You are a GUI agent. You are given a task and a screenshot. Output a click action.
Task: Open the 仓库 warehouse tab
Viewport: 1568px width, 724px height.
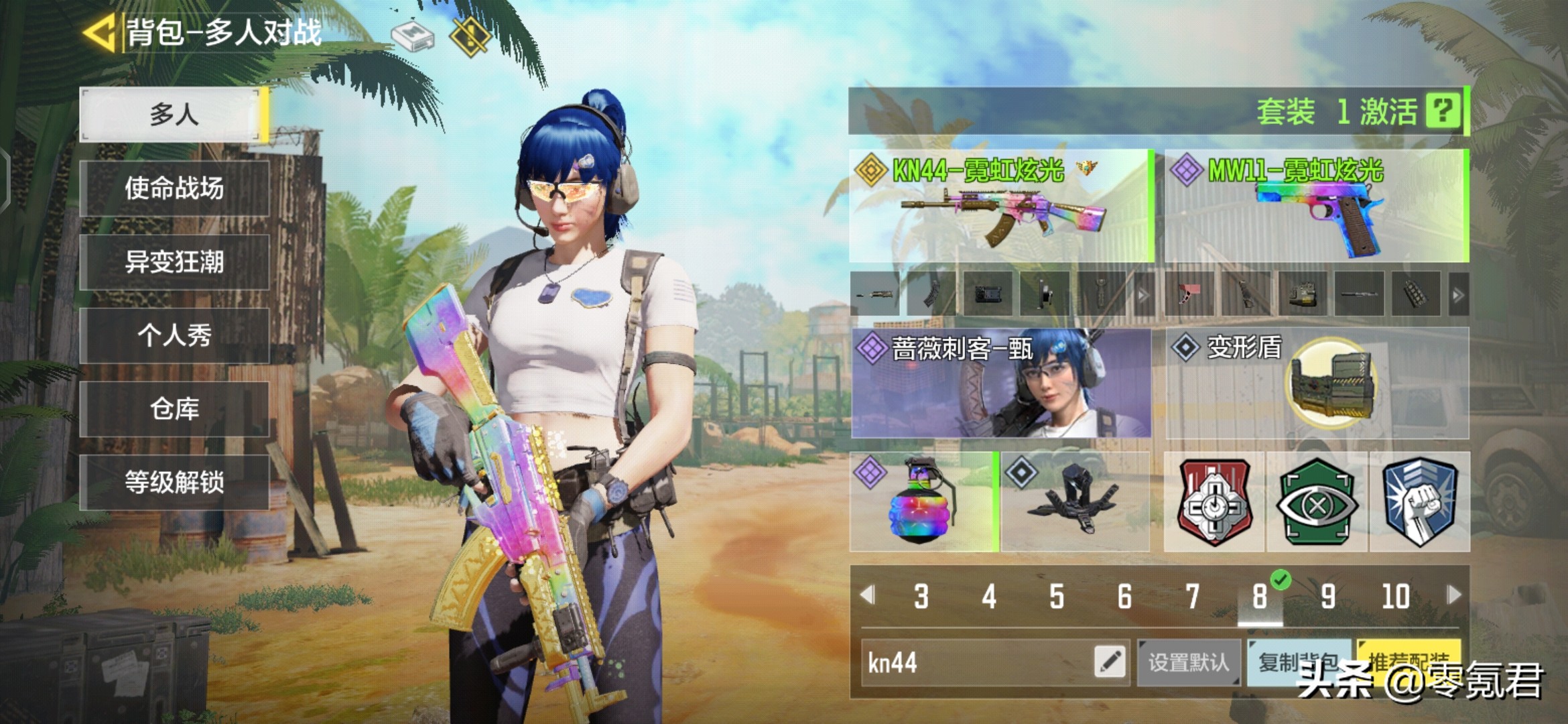pos(174,409)
